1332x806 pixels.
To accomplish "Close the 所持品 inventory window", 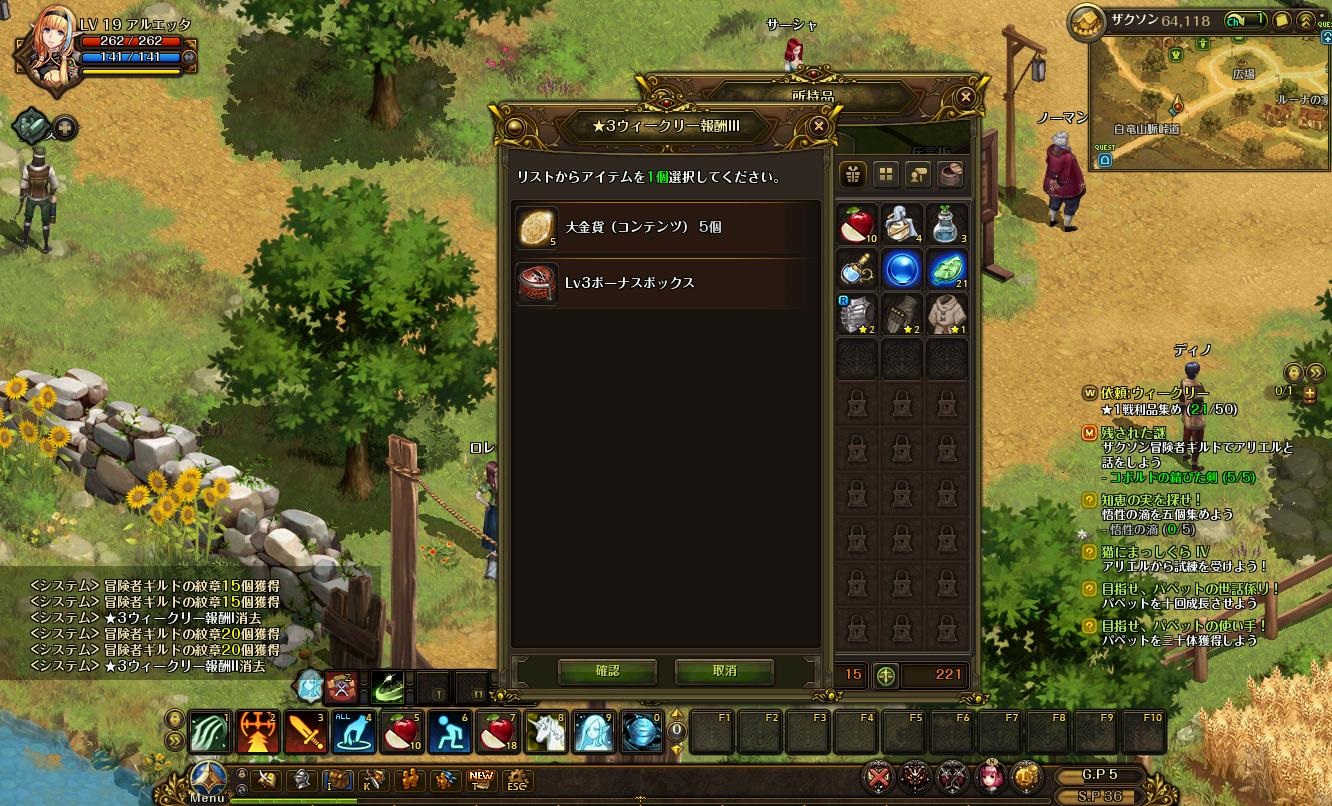I will click(x=965, y=97).
